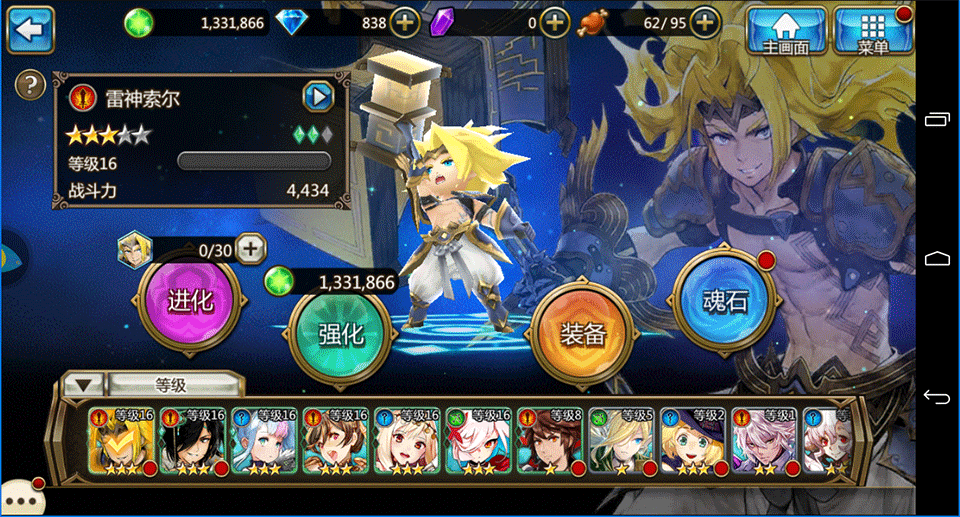This screenshot has width=960, height=517.
Task: Add more blue diamonds
Action: [x=404, y=21]
